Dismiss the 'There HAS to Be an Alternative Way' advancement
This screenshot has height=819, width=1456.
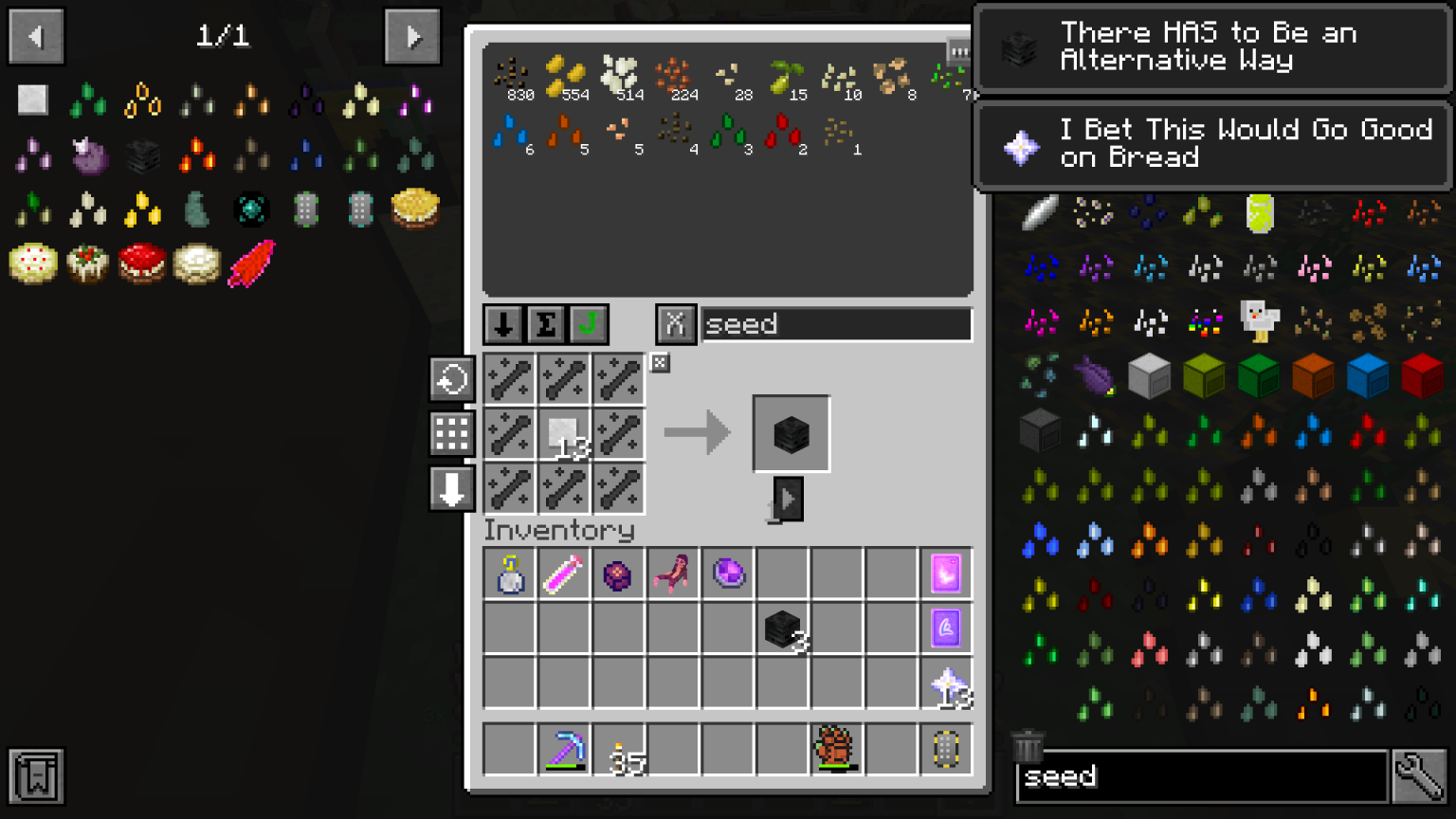(x=1211, y=45)
